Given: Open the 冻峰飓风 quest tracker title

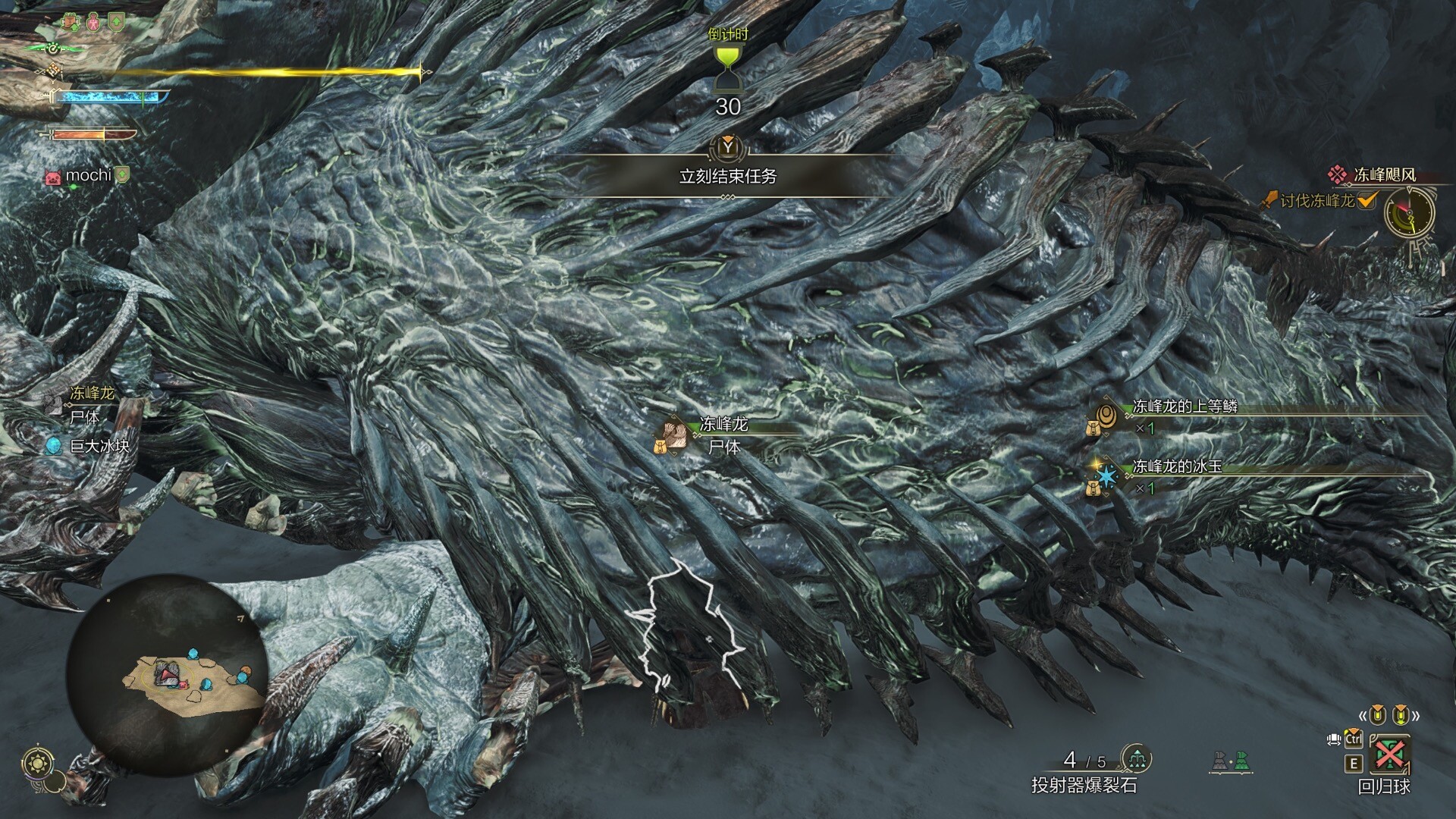Looking at the screenshot, I should [x=1384, y=175].
